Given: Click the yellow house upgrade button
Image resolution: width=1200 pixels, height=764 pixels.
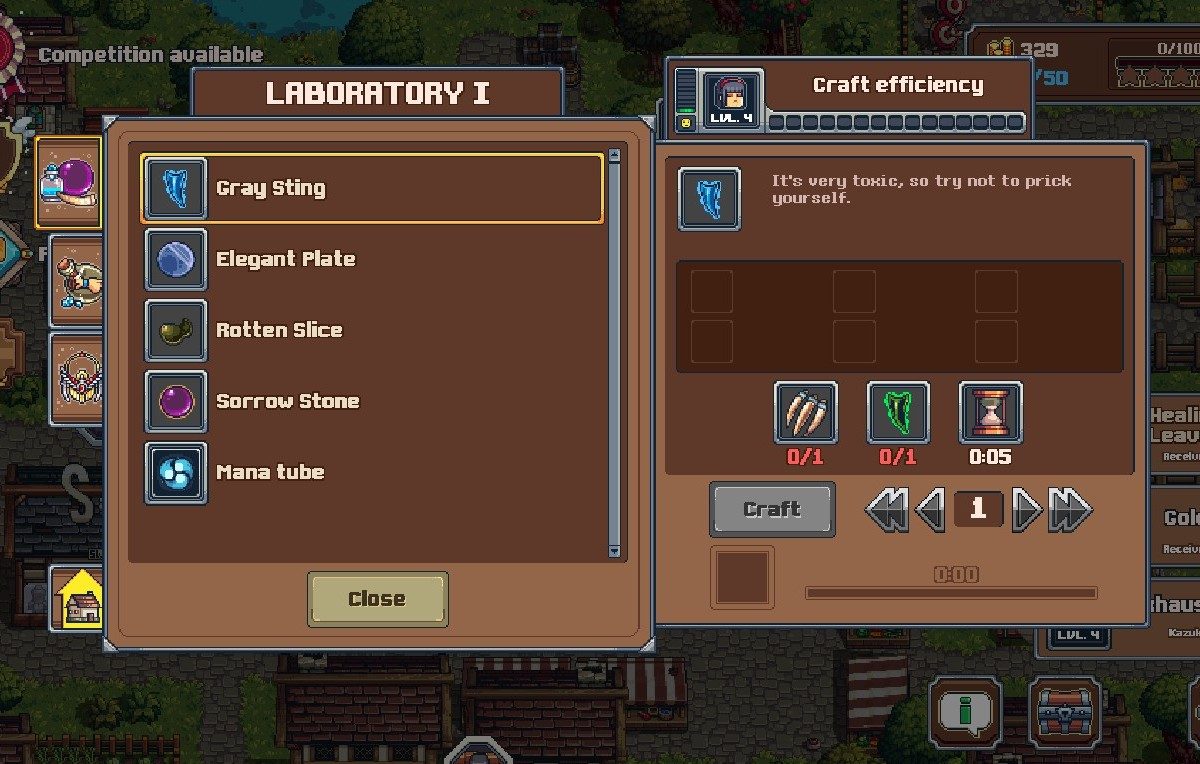Looking at the screenshot, I should pyautogui.click(x=79, y=598).
